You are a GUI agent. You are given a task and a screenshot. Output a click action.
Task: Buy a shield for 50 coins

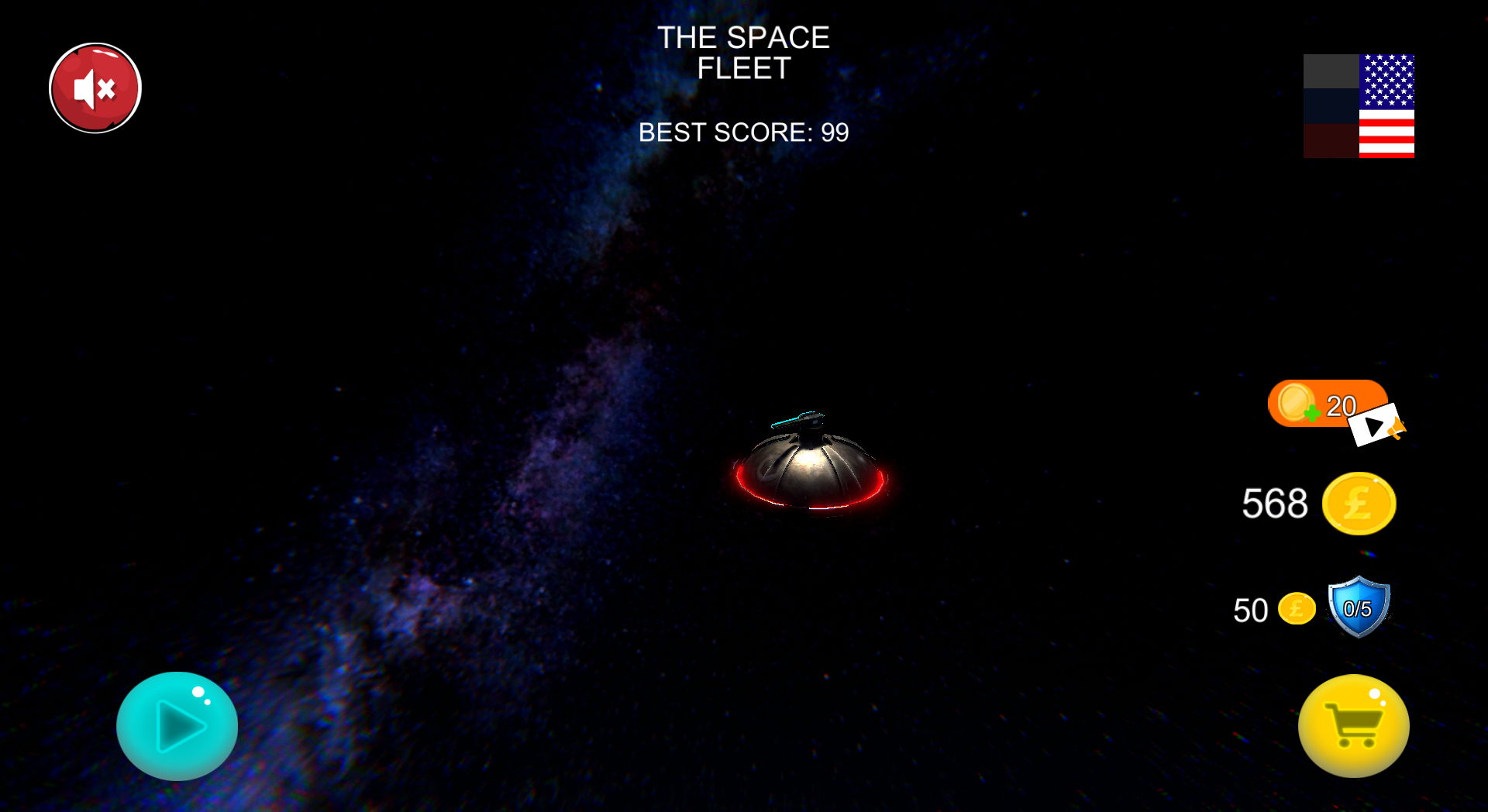(x=1317, y=610)
